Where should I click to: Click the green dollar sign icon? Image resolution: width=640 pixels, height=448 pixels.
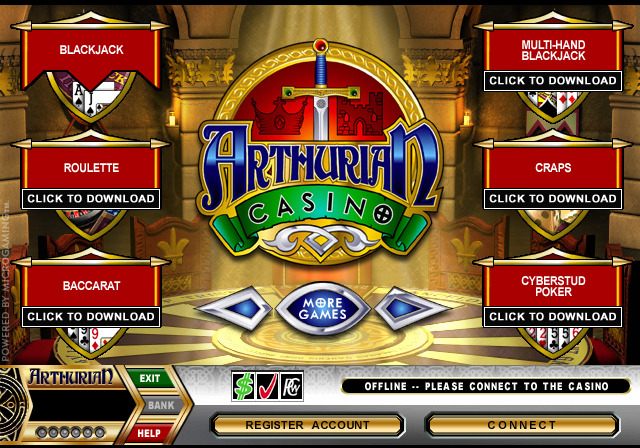[243, 385]
